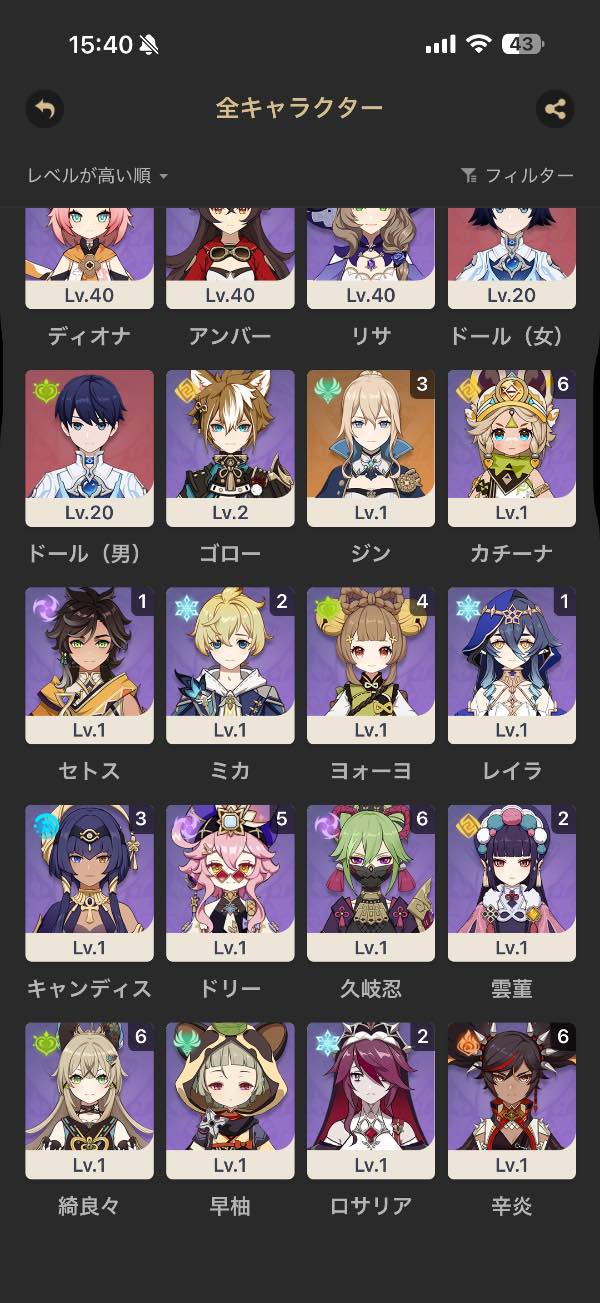Select the ディオナ character card

tap(89, 258)
